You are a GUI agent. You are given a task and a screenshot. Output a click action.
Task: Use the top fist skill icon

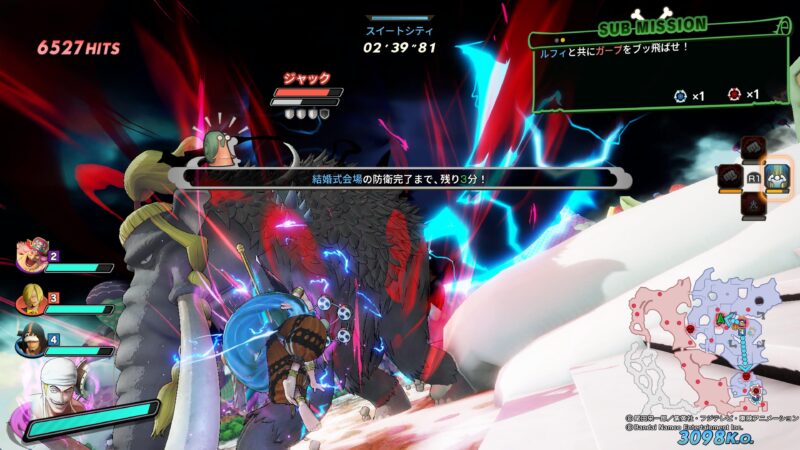click(x=752, y=151)
